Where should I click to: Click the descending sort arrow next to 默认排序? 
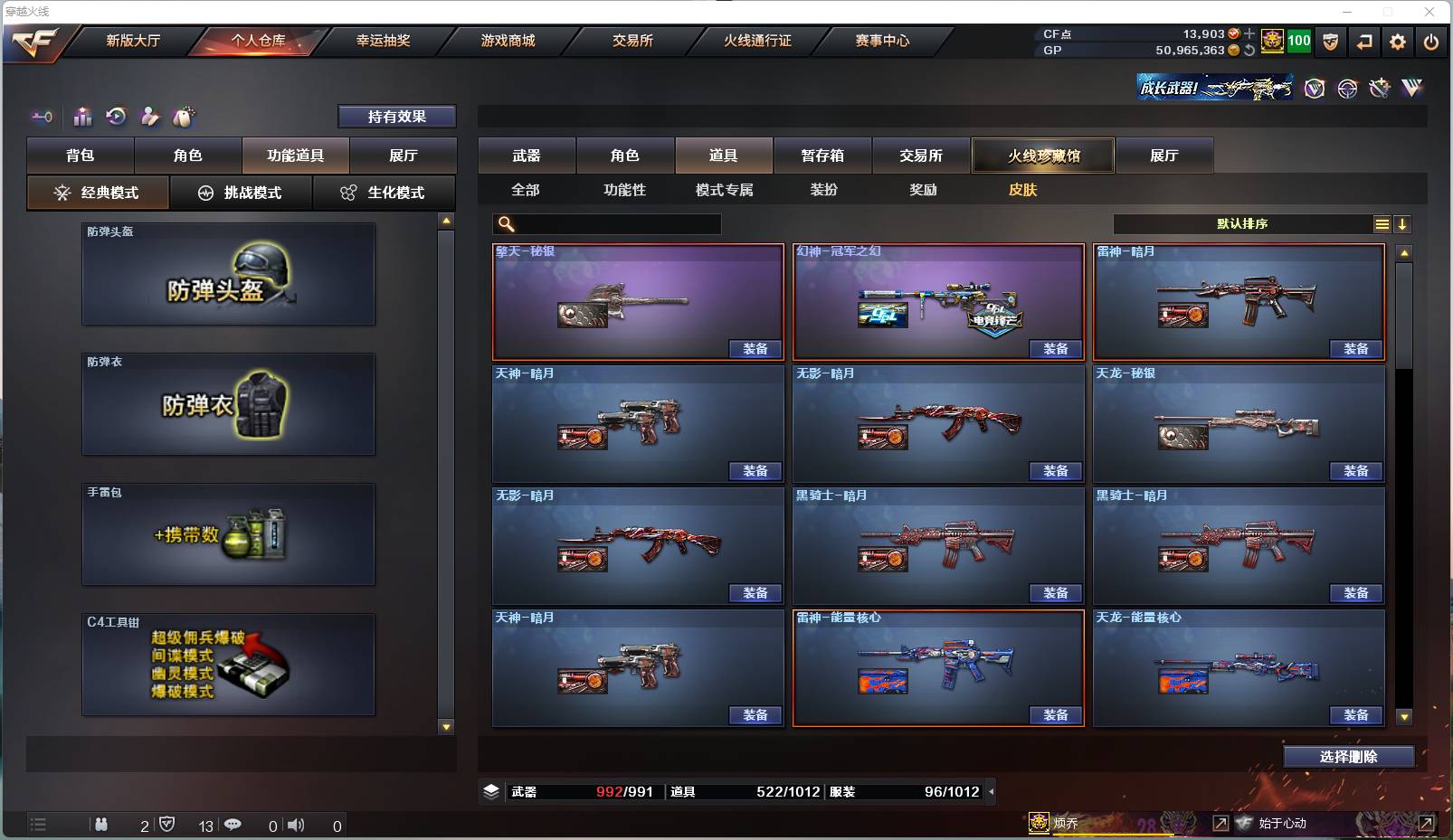click(x=1403, y=223)
